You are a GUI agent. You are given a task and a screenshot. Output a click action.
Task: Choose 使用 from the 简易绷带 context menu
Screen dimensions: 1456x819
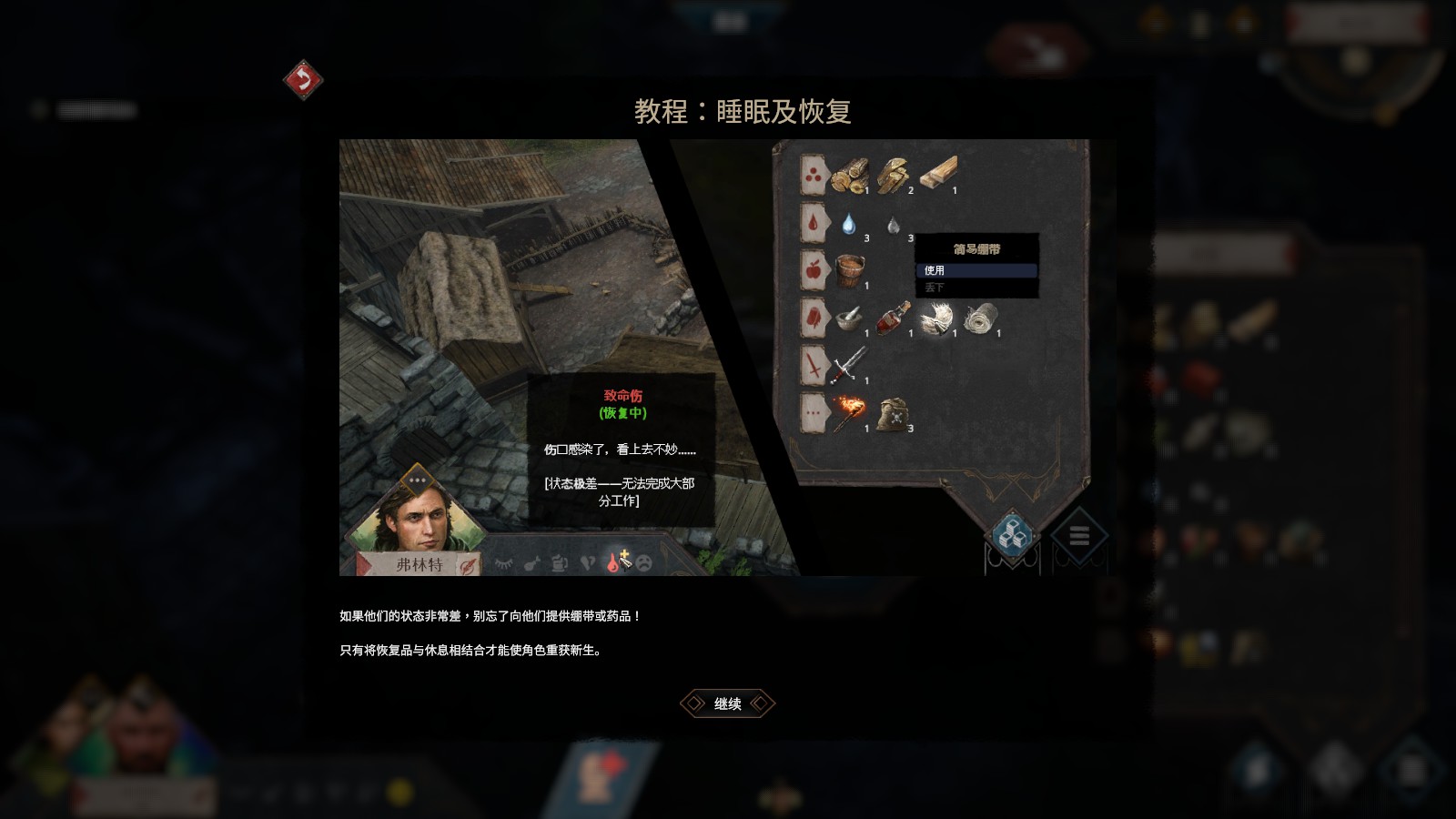pos(976,271)
